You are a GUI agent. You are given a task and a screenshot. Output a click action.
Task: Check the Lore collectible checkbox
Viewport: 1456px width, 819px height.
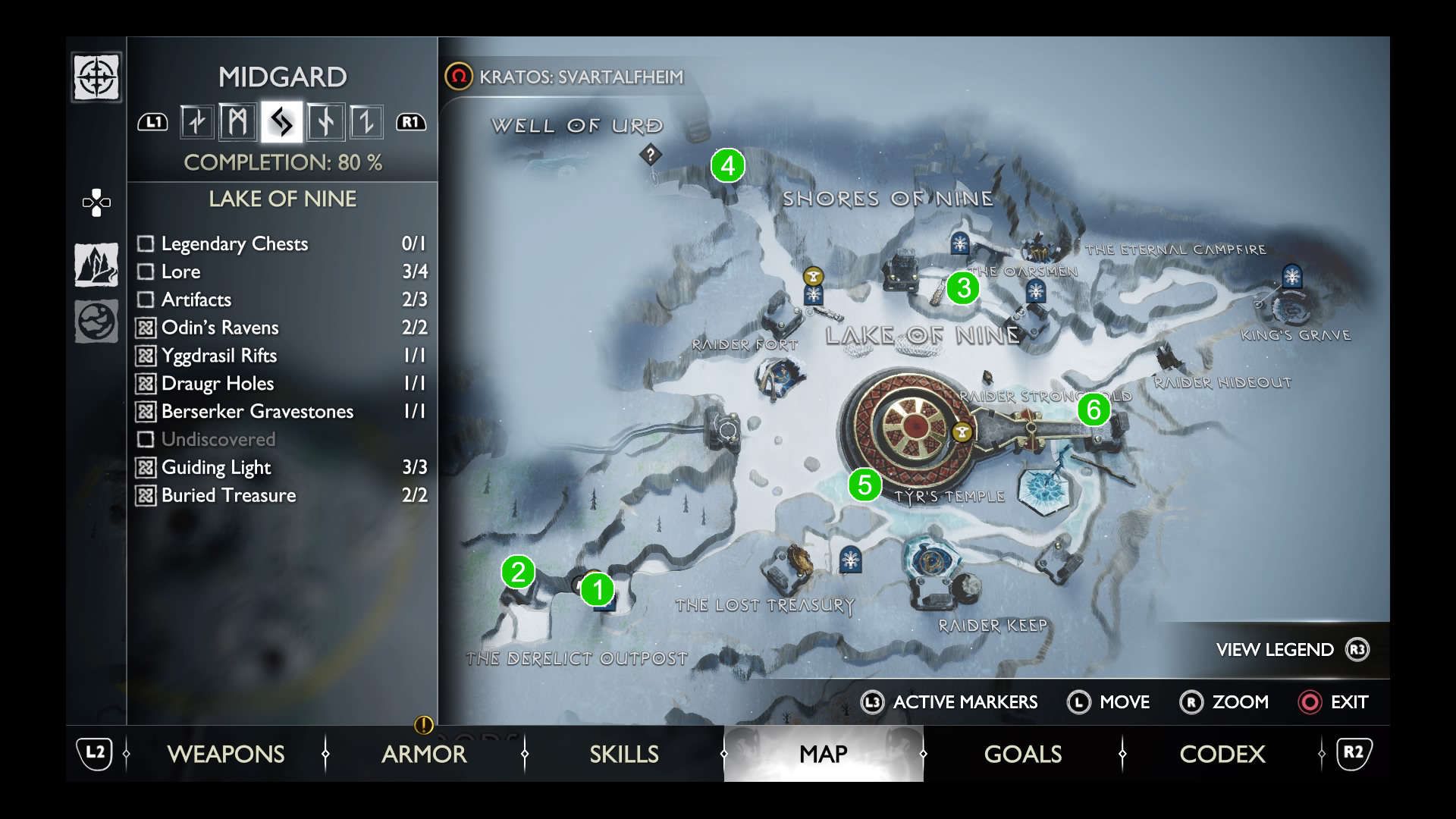[x=145, y=271]
